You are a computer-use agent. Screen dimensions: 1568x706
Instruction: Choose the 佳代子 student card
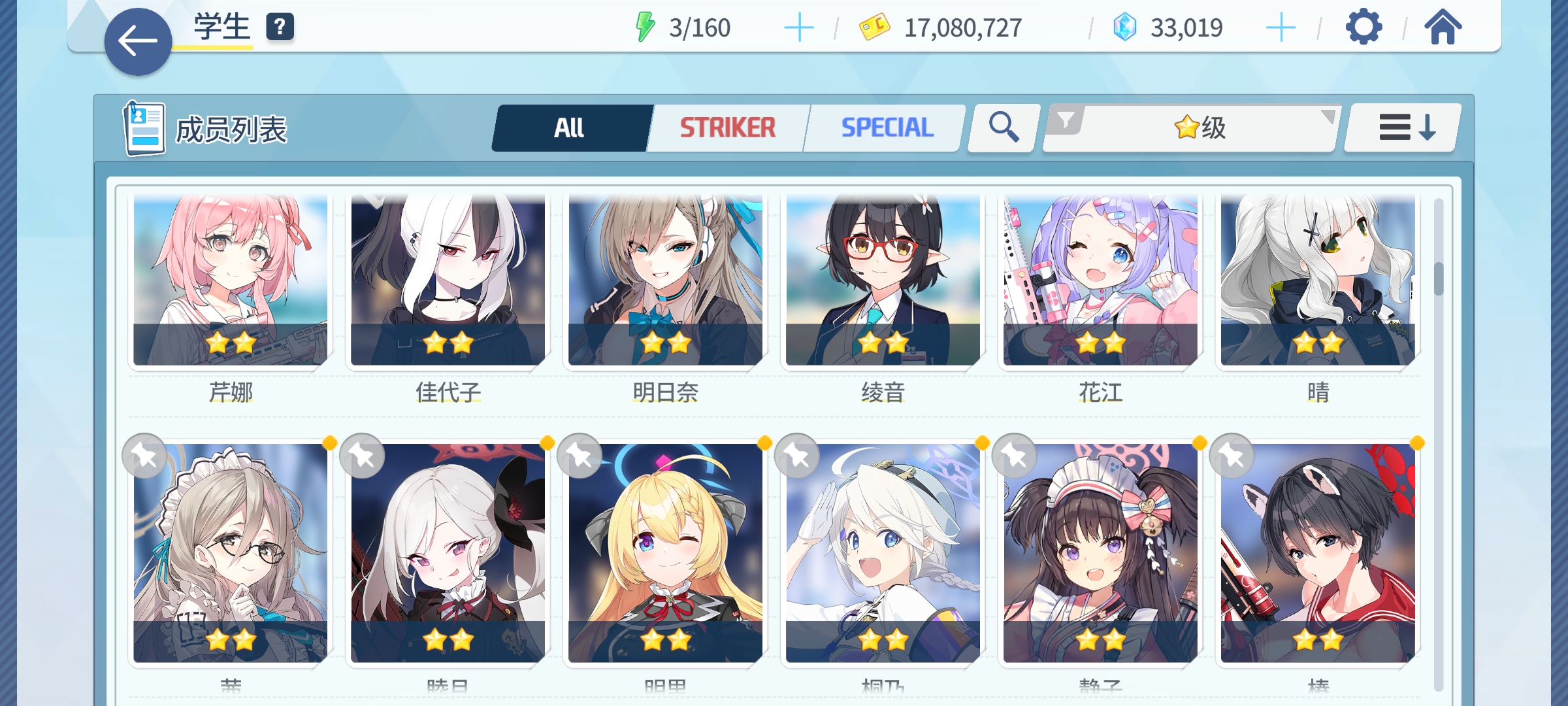(x=448, y=281)
